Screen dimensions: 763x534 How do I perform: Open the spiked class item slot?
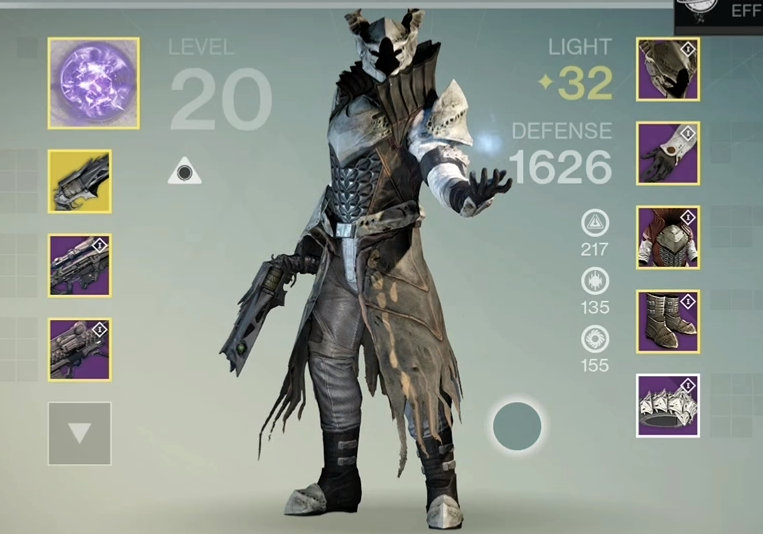pos(668,405)
